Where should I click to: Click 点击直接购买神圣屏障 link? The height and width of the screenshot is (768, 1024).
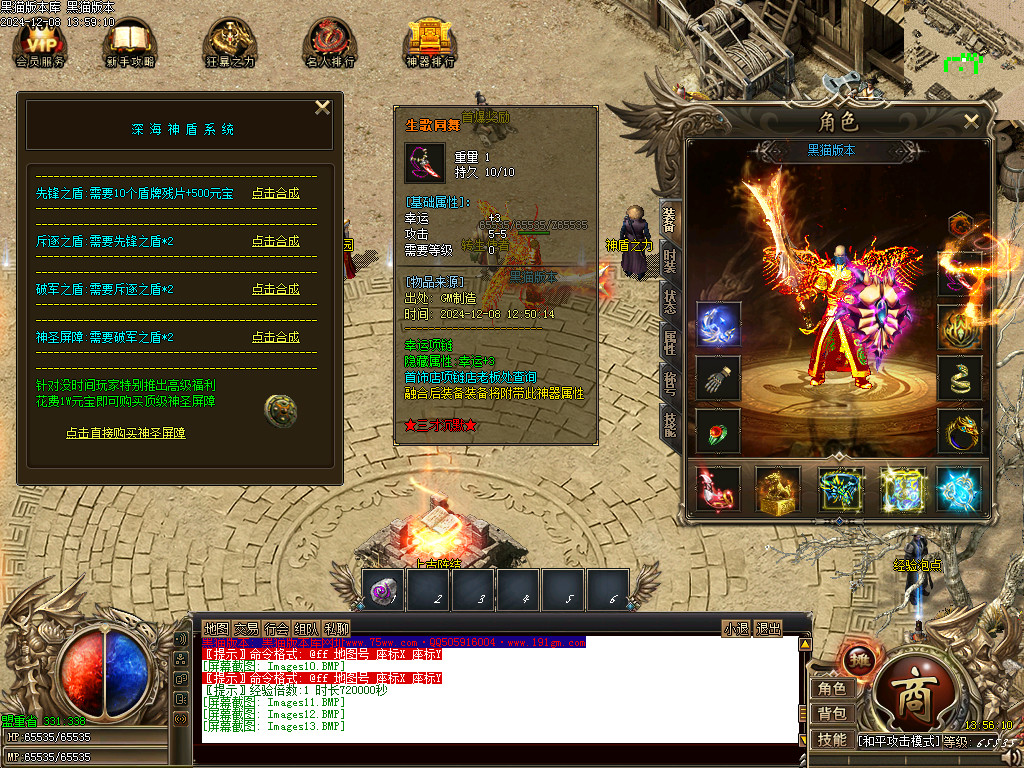(126, 433)
